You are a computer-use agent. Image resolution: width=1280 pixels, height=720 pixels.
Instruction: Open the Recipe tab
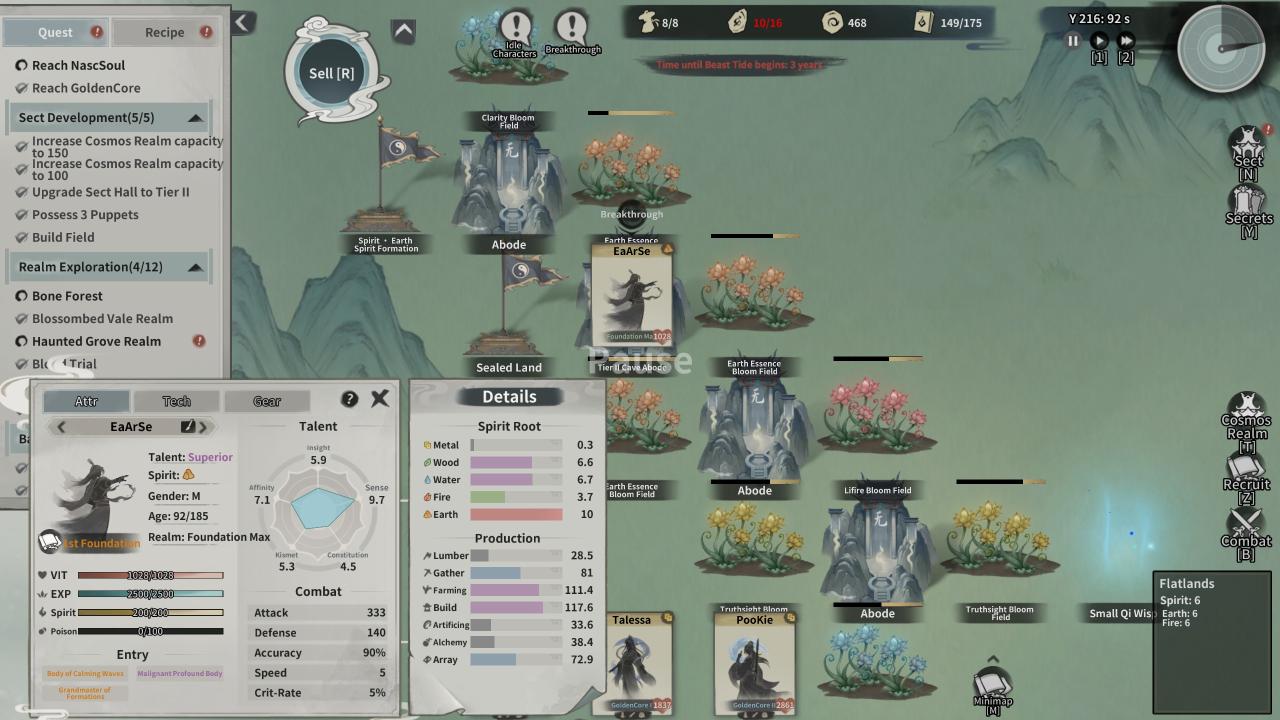(164, 32)
